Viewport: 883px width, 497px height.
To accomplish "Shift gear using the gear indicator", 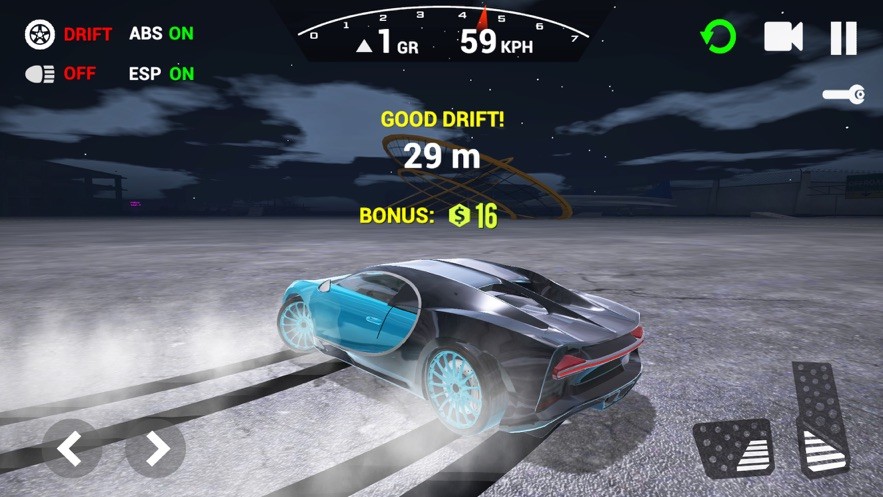I will [x=387, y=43].
